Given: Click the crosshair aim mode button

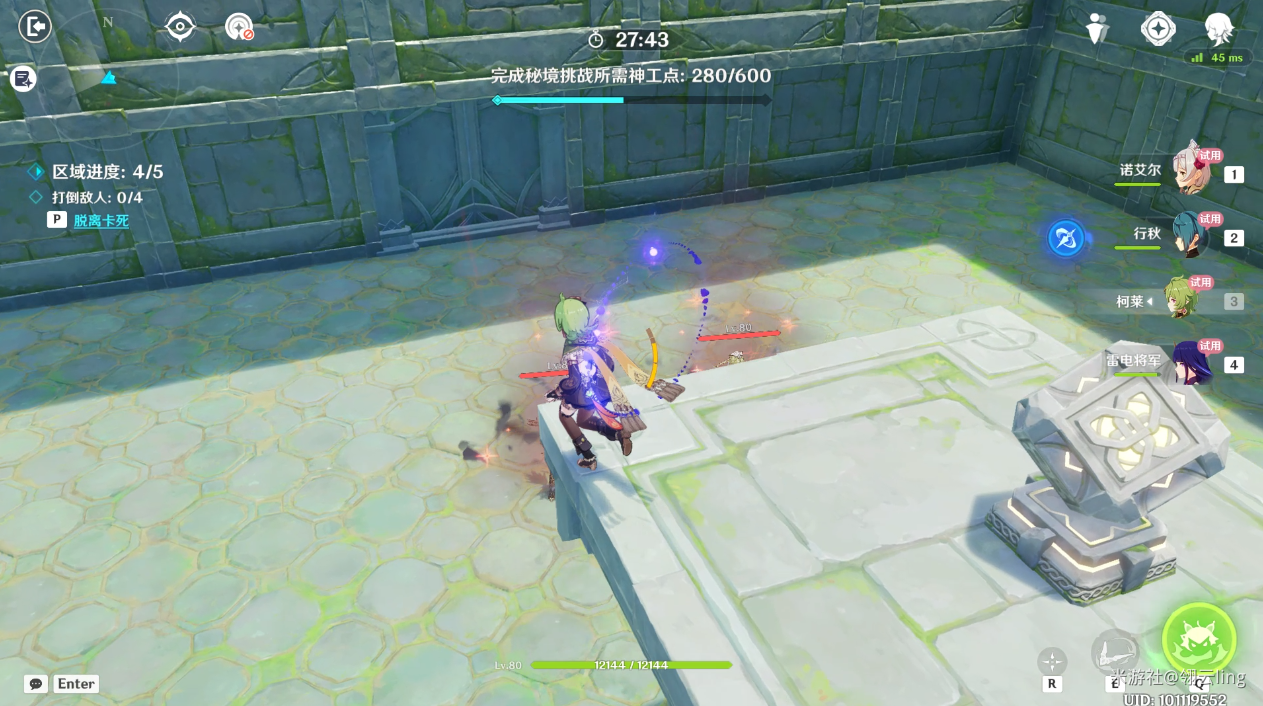Looking at the screenshot, I should (x=1052, y=661).
